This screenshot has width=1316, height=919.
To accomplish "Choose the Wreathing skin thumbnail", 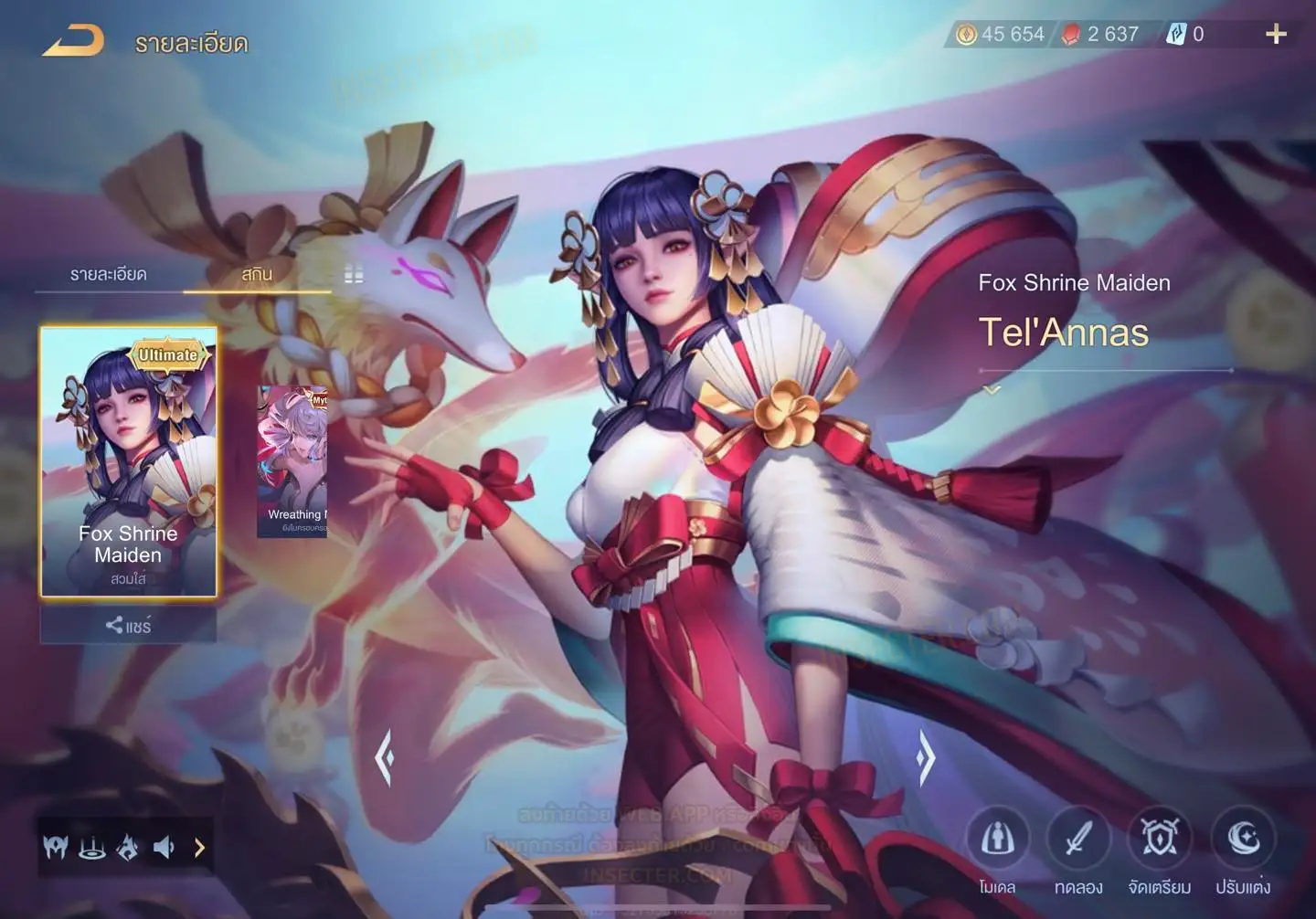I will tap(292, 460).
